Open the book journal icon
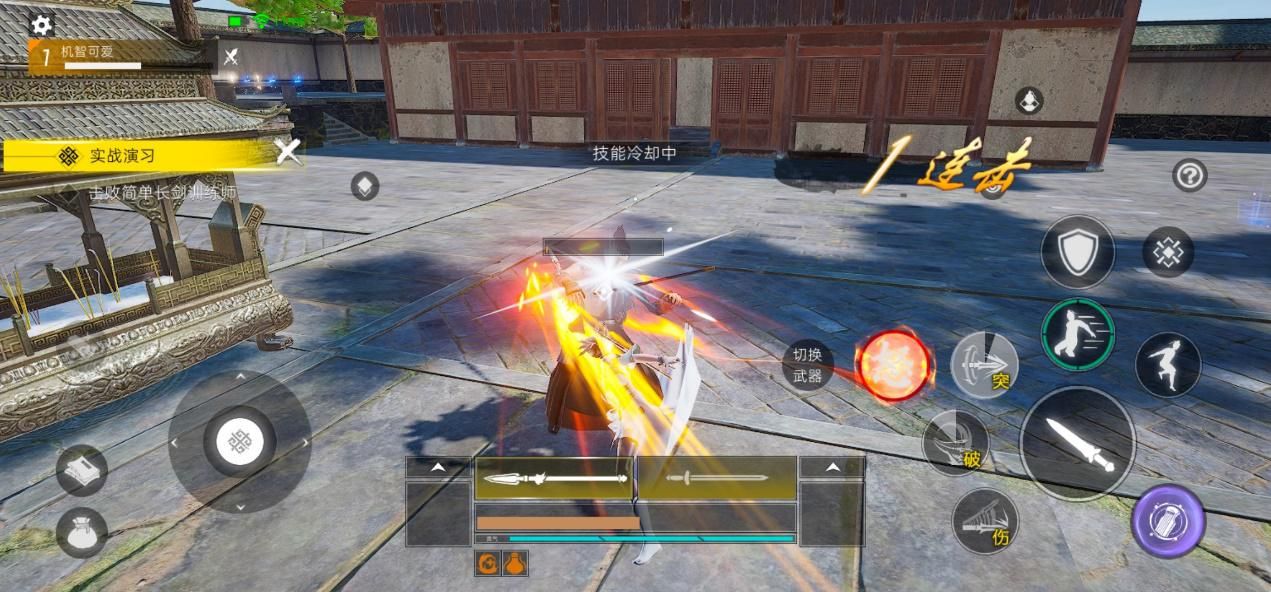The width and height of the screenshot is (1271, 592). (81, 470)
